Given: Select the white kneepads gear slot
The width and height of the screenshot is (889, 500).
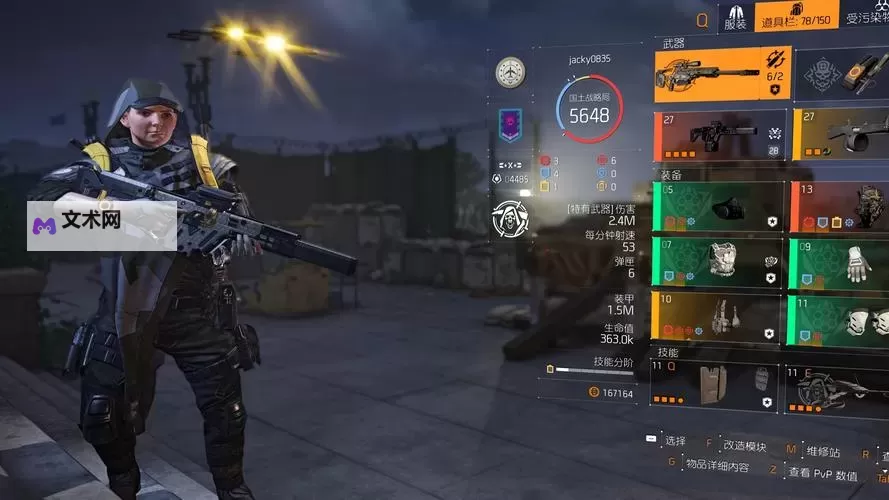Looking at the screenshot, I should [841, 318].
